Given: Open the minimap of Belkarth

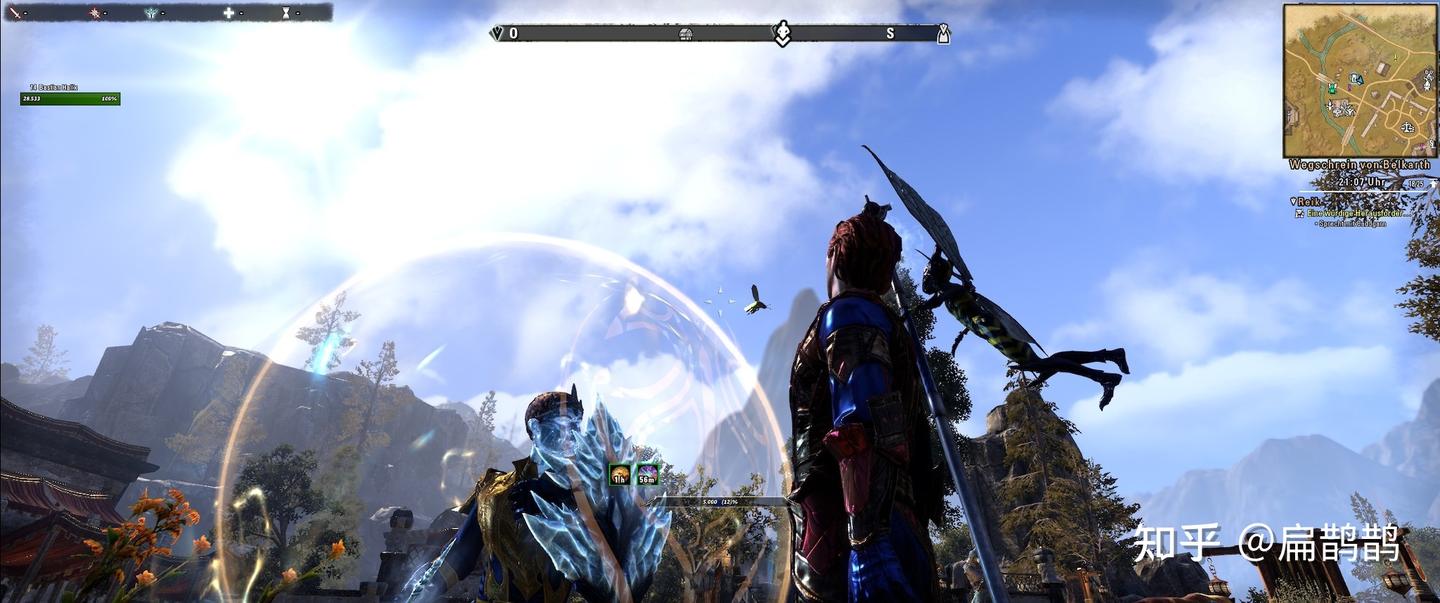Looking at the screenshot, I should coord(1359,80).
